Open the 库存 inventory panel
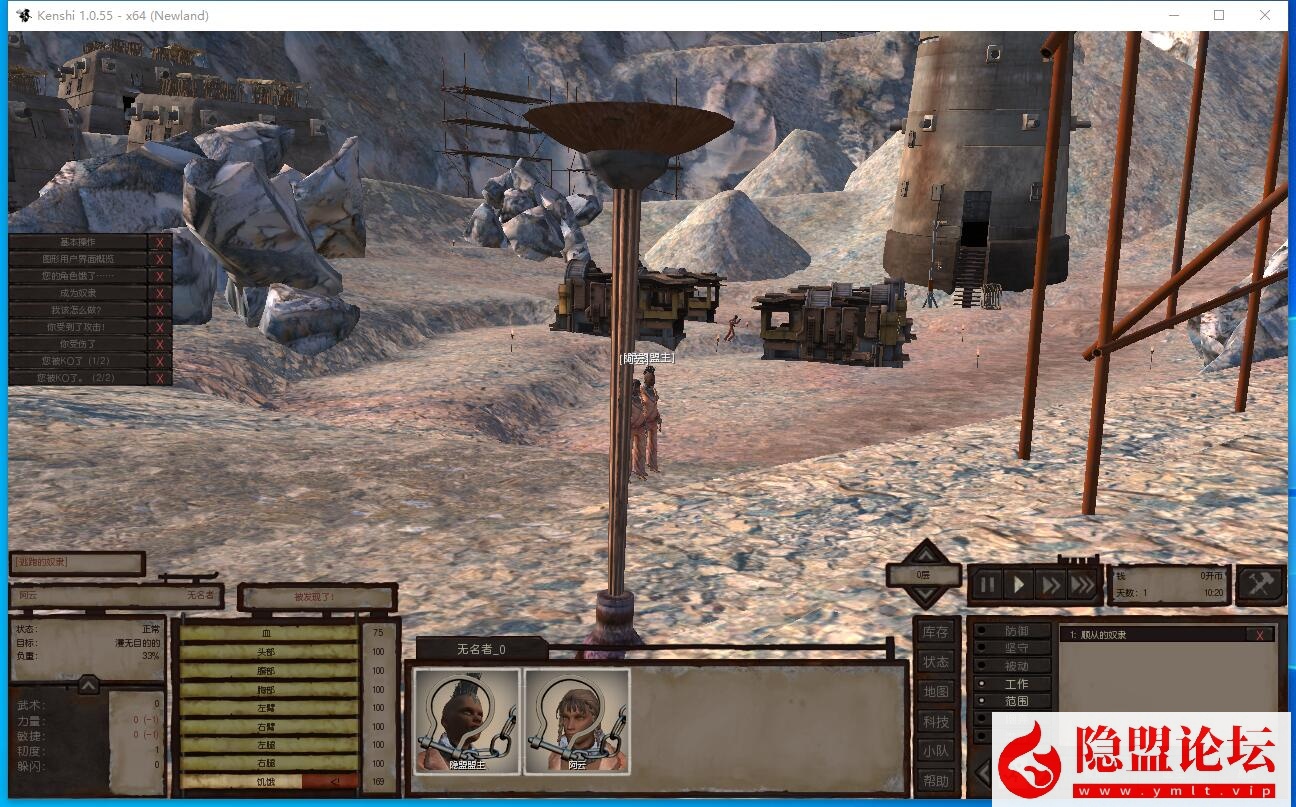1296x807 pixels. [x=936, y=632]
